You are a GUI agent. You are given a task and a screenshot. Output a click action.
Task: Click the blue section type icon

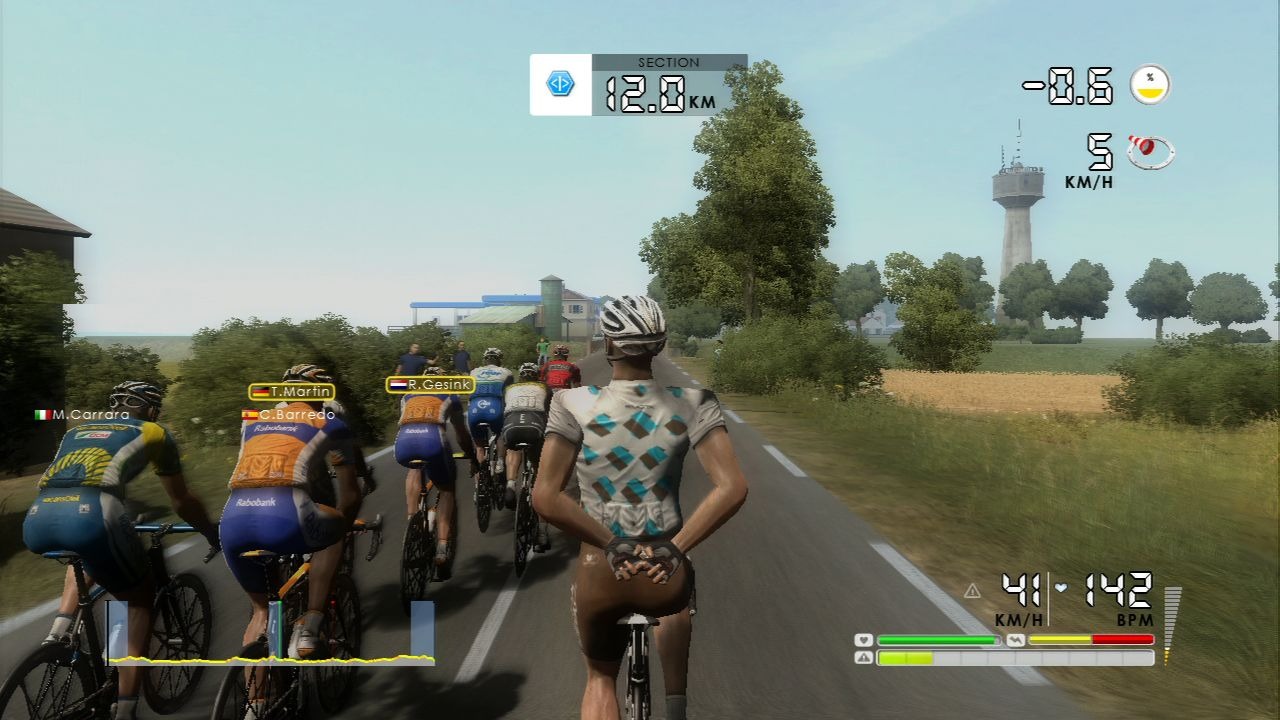point(560,85)
